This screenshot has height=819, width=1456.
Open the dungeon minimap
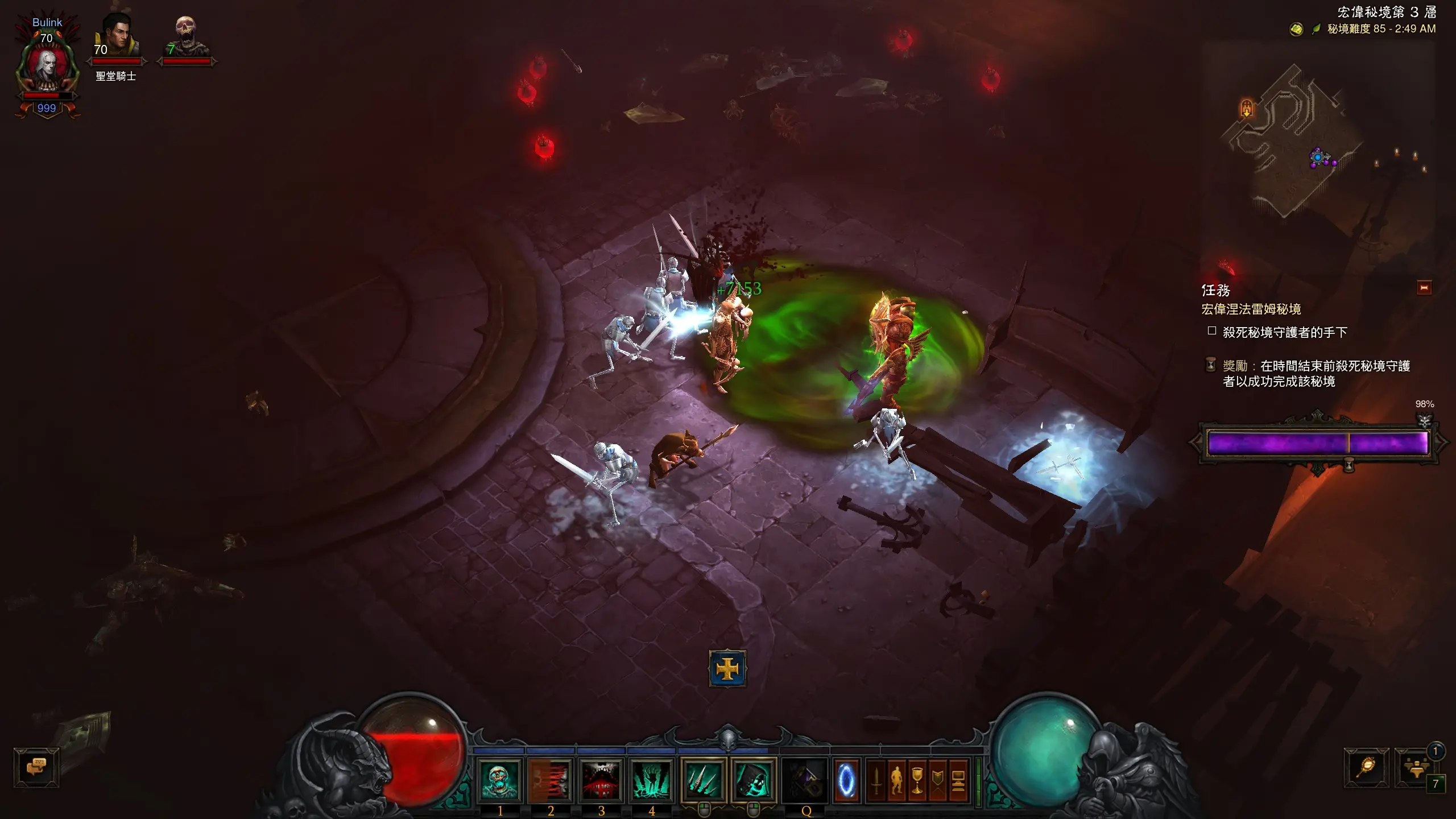point(1308,142)
